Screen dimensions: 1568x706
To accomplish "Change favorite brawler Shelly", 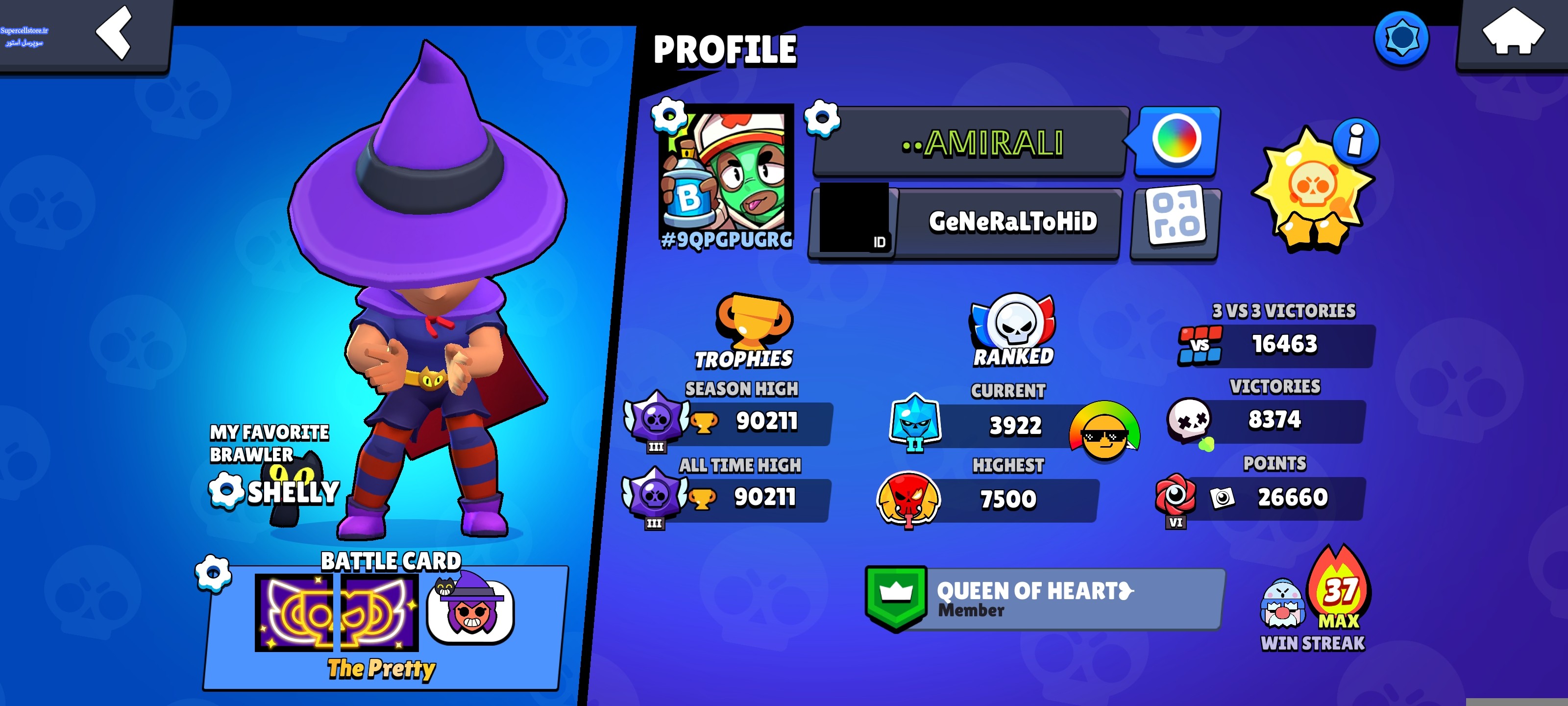I will tap(226, 491).
